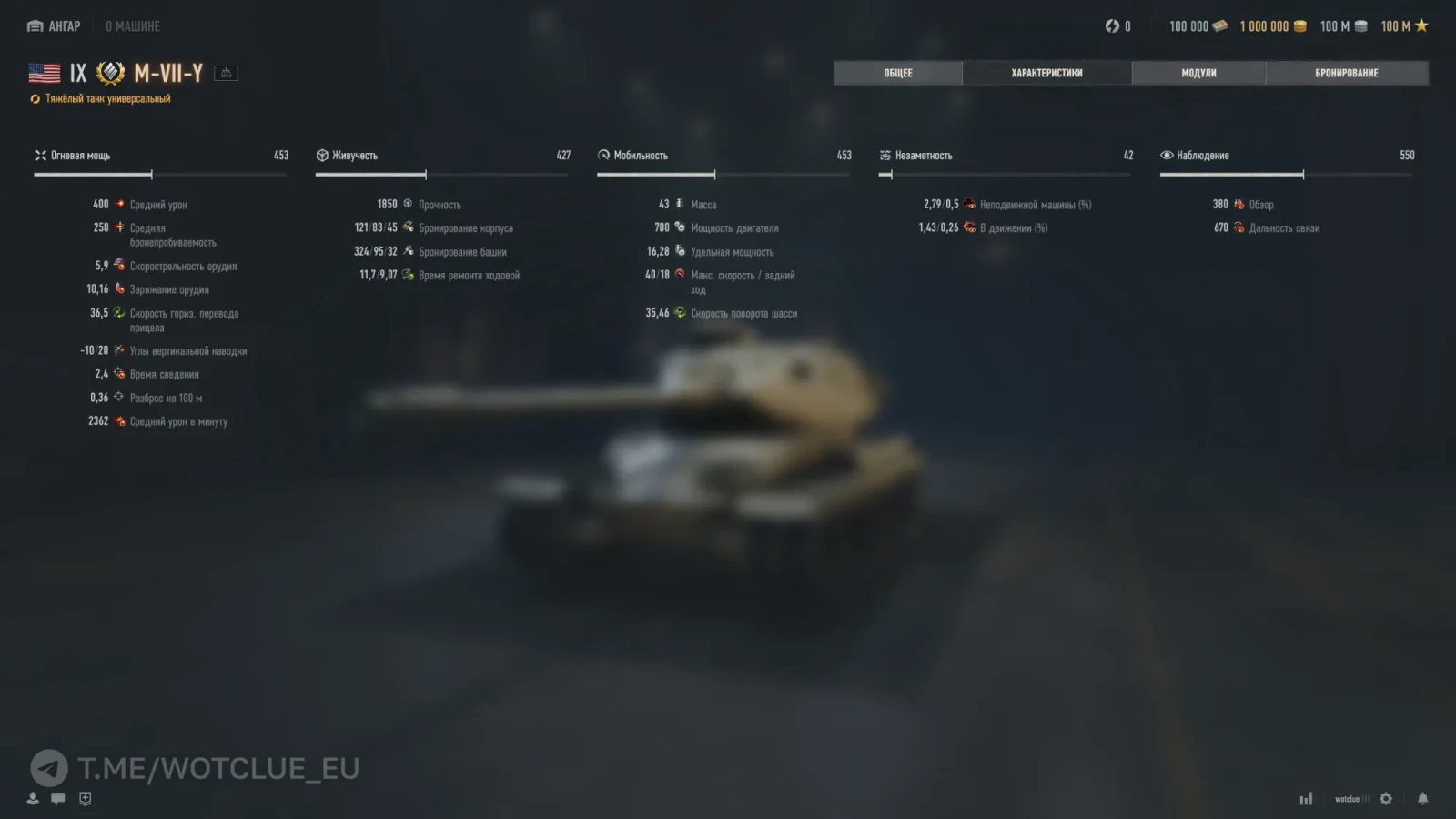The height and width of the screenshot is (819, 1456).
Task: Click the platoon plus-shield icon
Action: click(84, 798)
